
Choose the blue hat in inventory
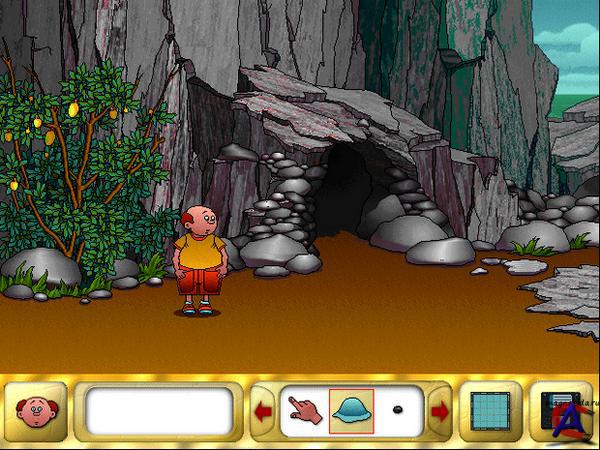coord(351,410)
